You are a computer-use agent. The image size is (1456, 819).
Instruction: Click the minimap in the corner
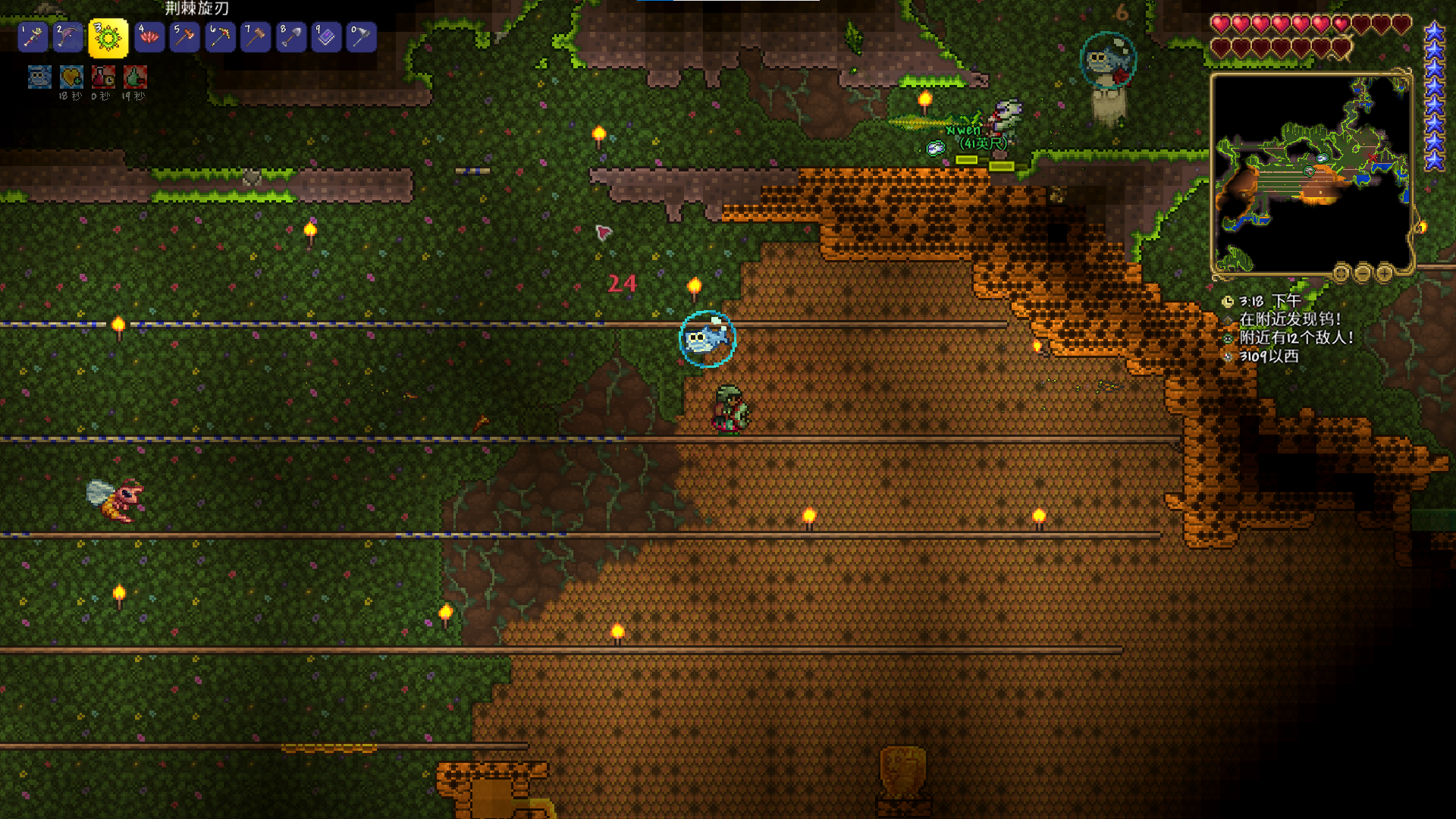point(1311,173)
